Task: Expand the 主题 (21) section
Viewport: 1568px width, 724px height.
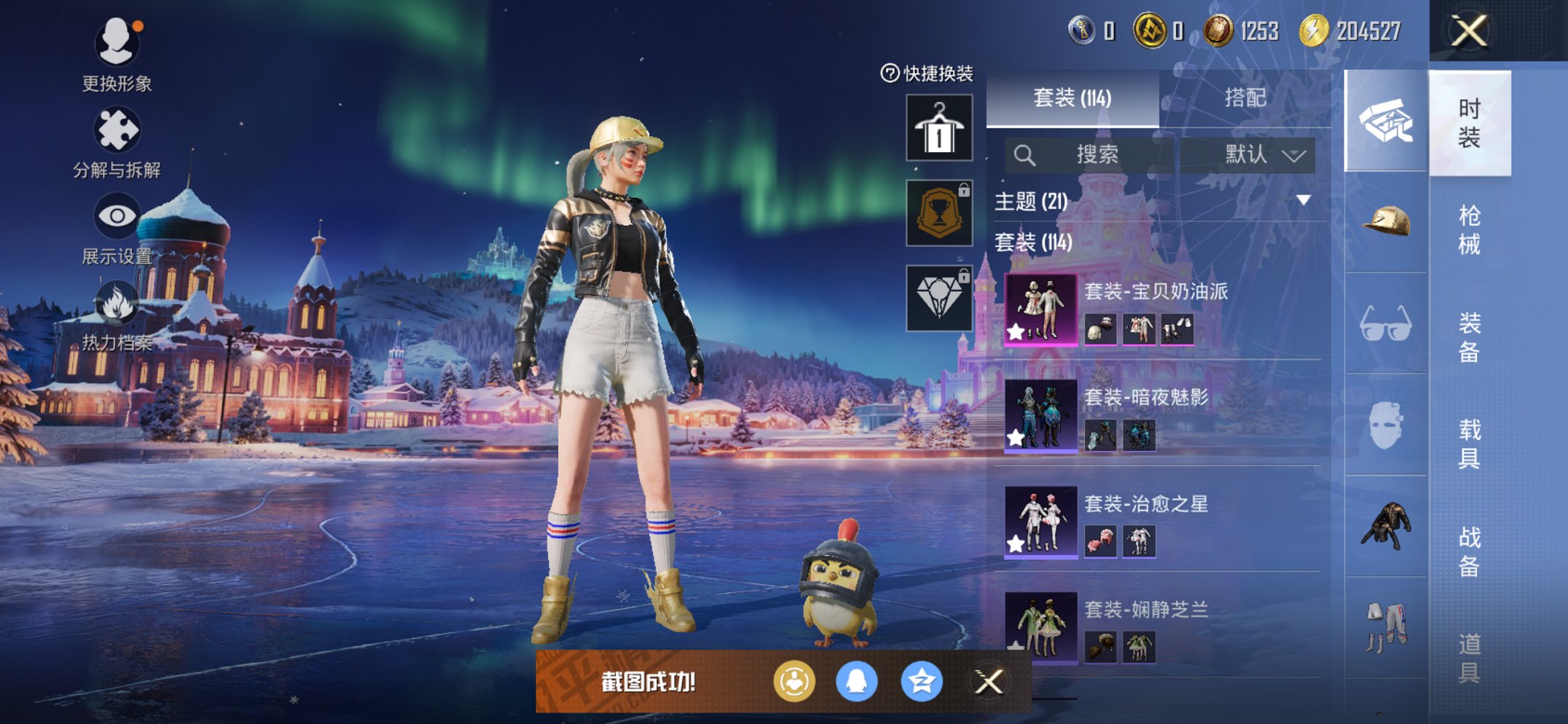Action: click(1303, 200)
